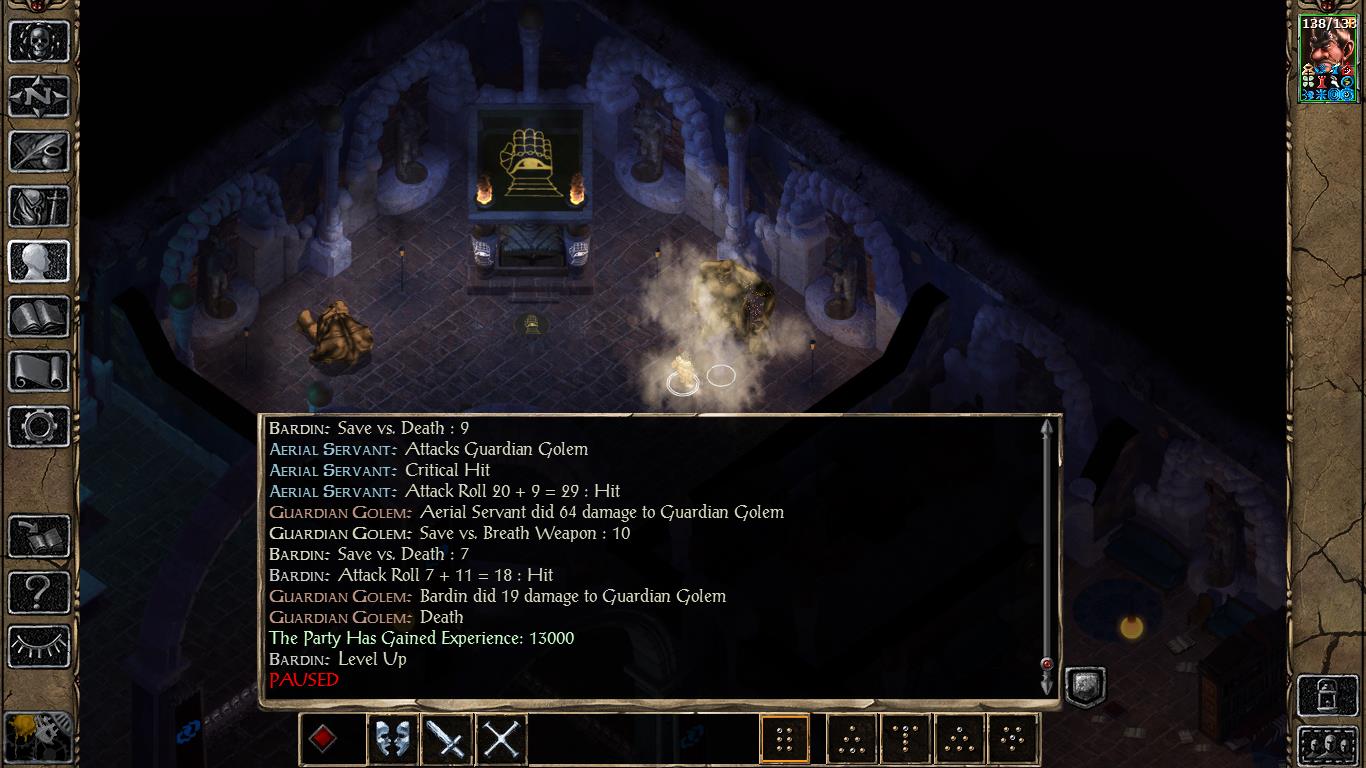Click the party AI button in bottom-left corner

pyautogui.click(x=39, y=738)
